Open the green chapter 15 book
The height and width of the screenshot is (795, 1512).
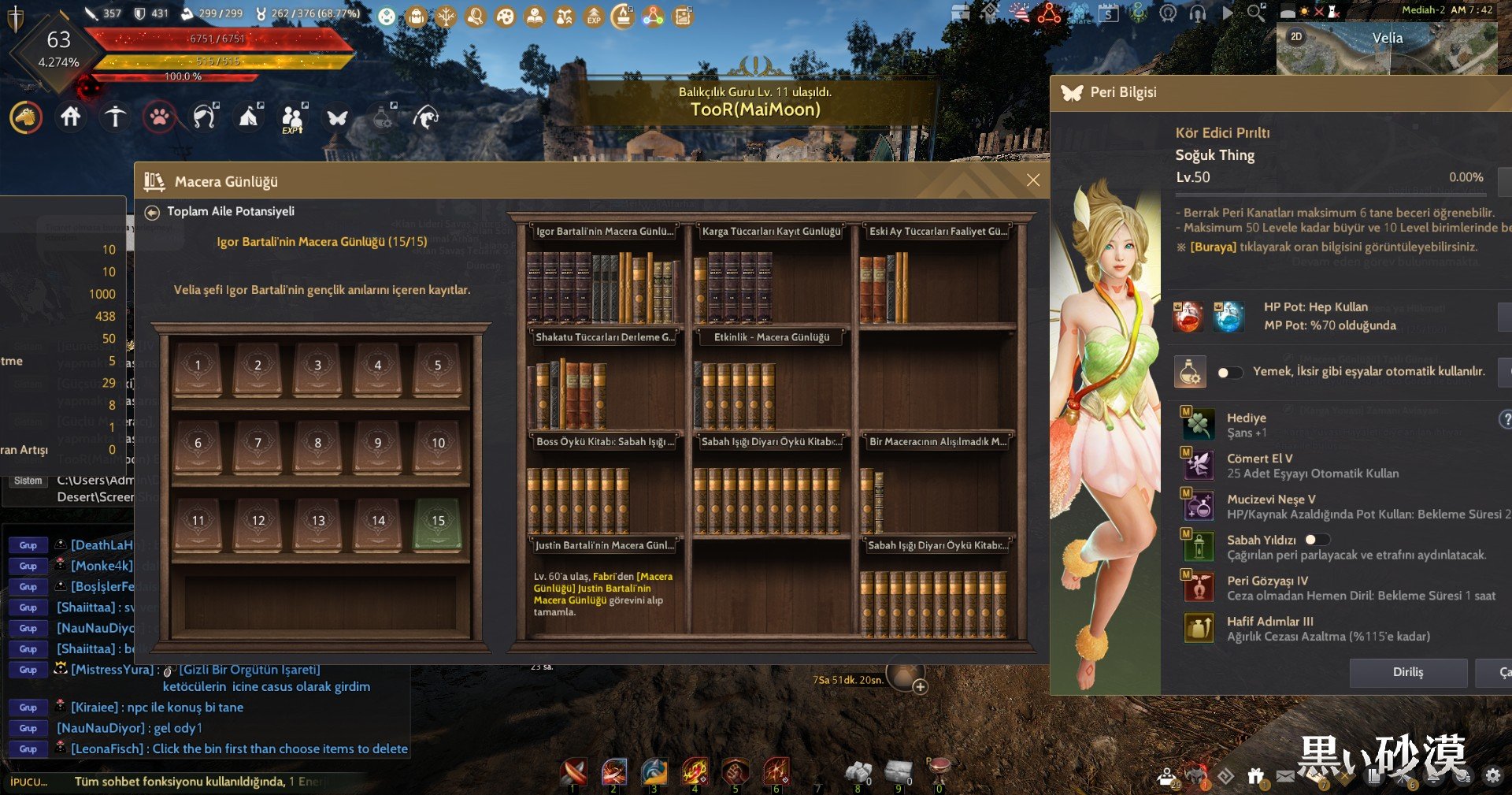[438, 522]
